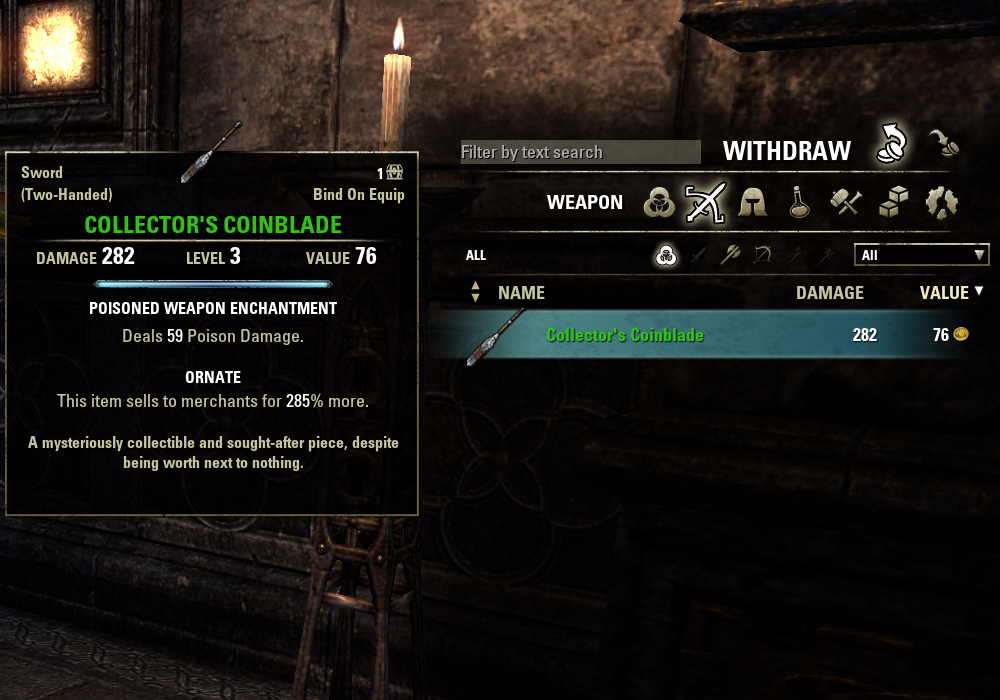Viewport: 1000px width, 700px height.
Task: Activate the All weapons subfilter icon
Action: tap(665, 256)
